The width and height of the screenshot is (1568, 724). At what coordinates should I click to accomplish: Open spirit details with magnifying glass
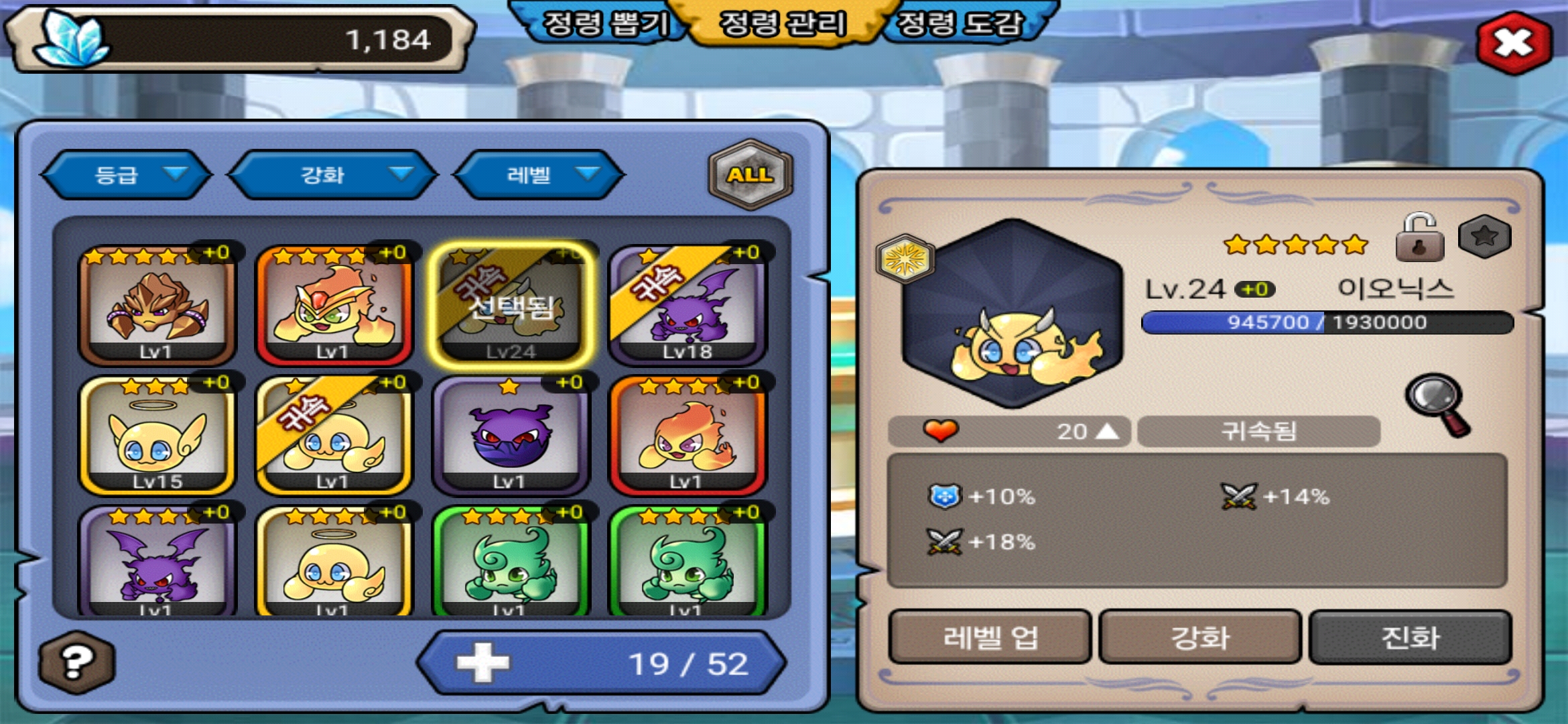point(1437,404)
